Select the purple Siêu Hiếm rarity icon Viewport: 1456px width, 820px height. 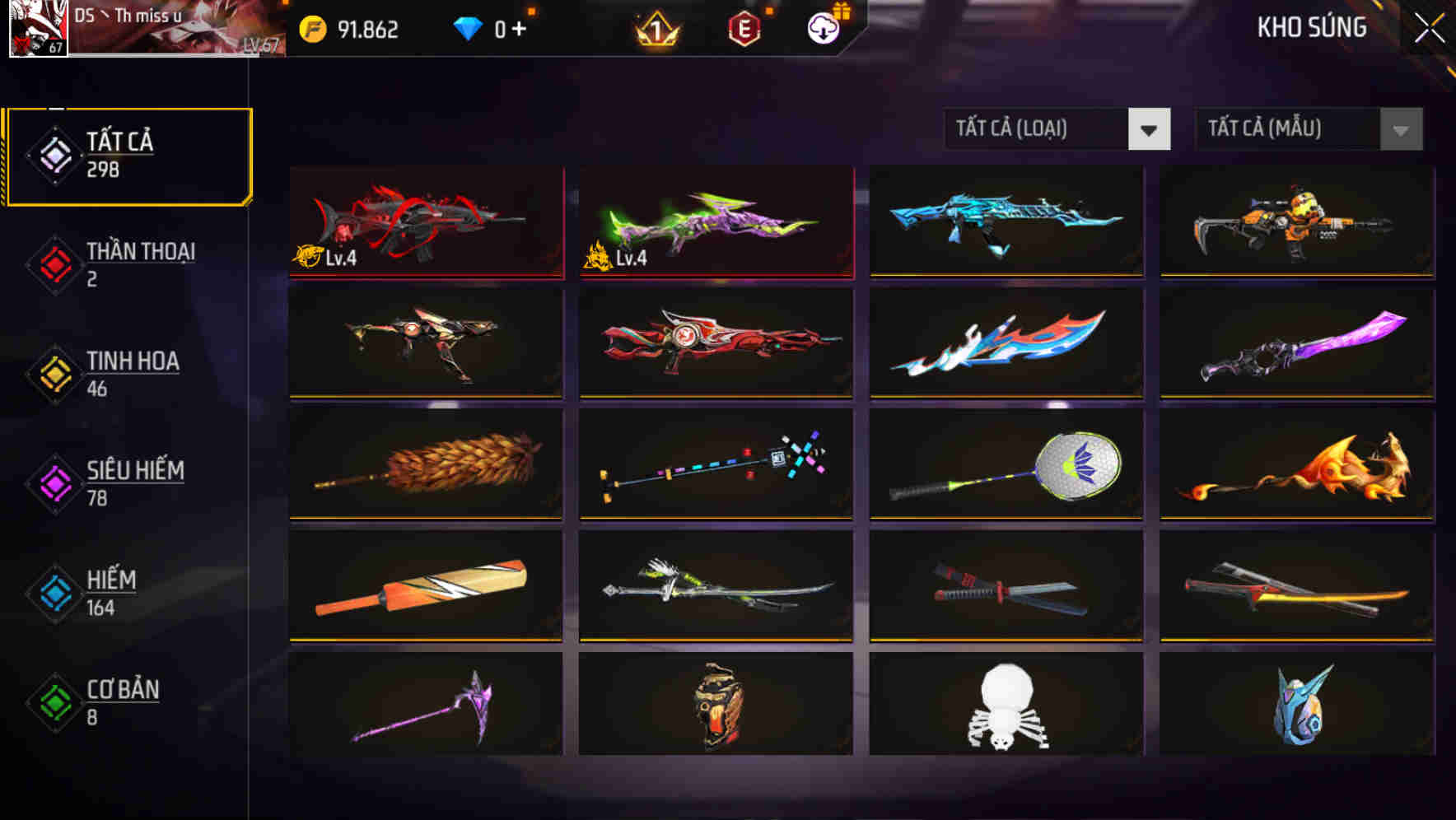pyautogui.click(x=52, y=482)
